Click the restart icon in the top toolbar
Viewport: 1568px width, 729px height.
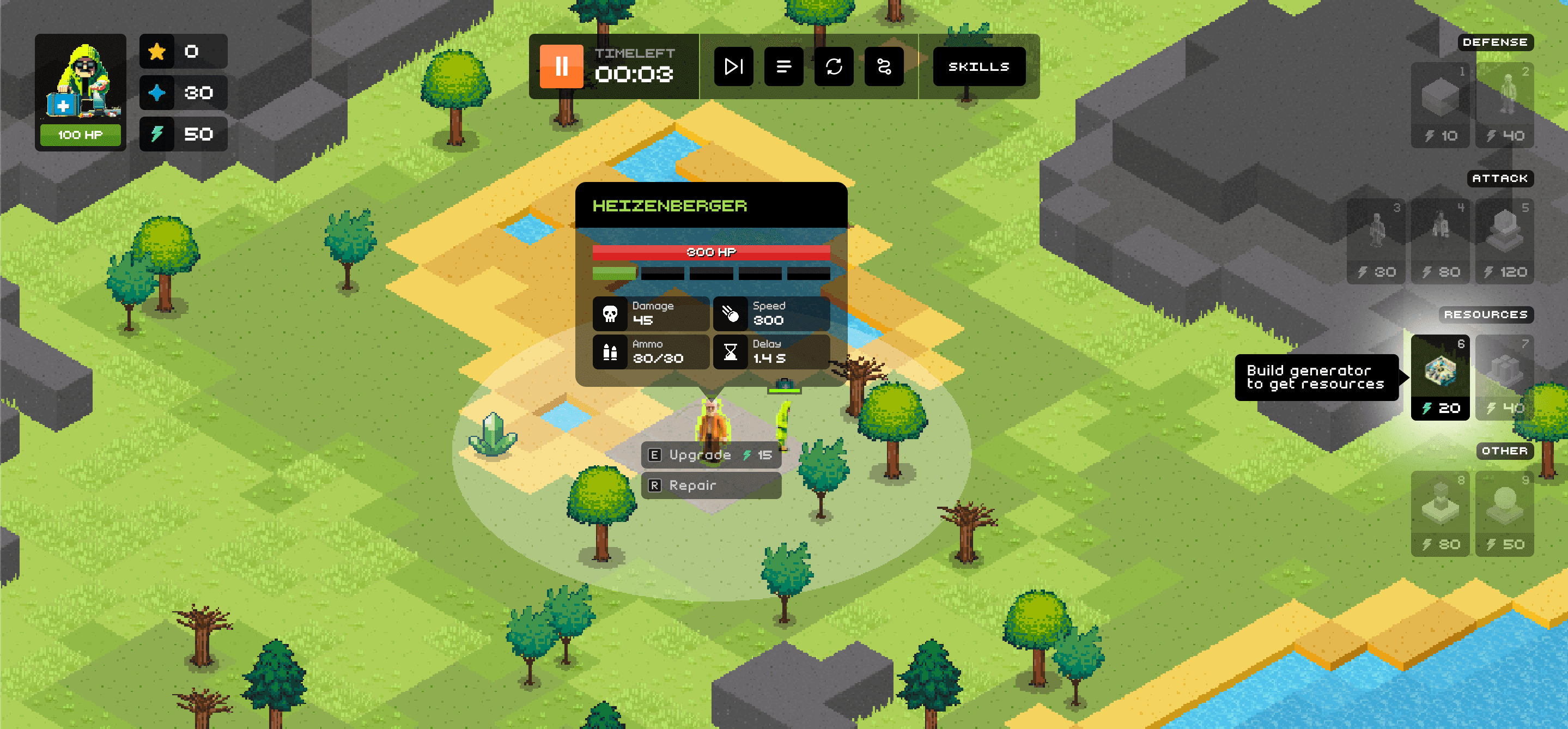click(x=834, y=66)
